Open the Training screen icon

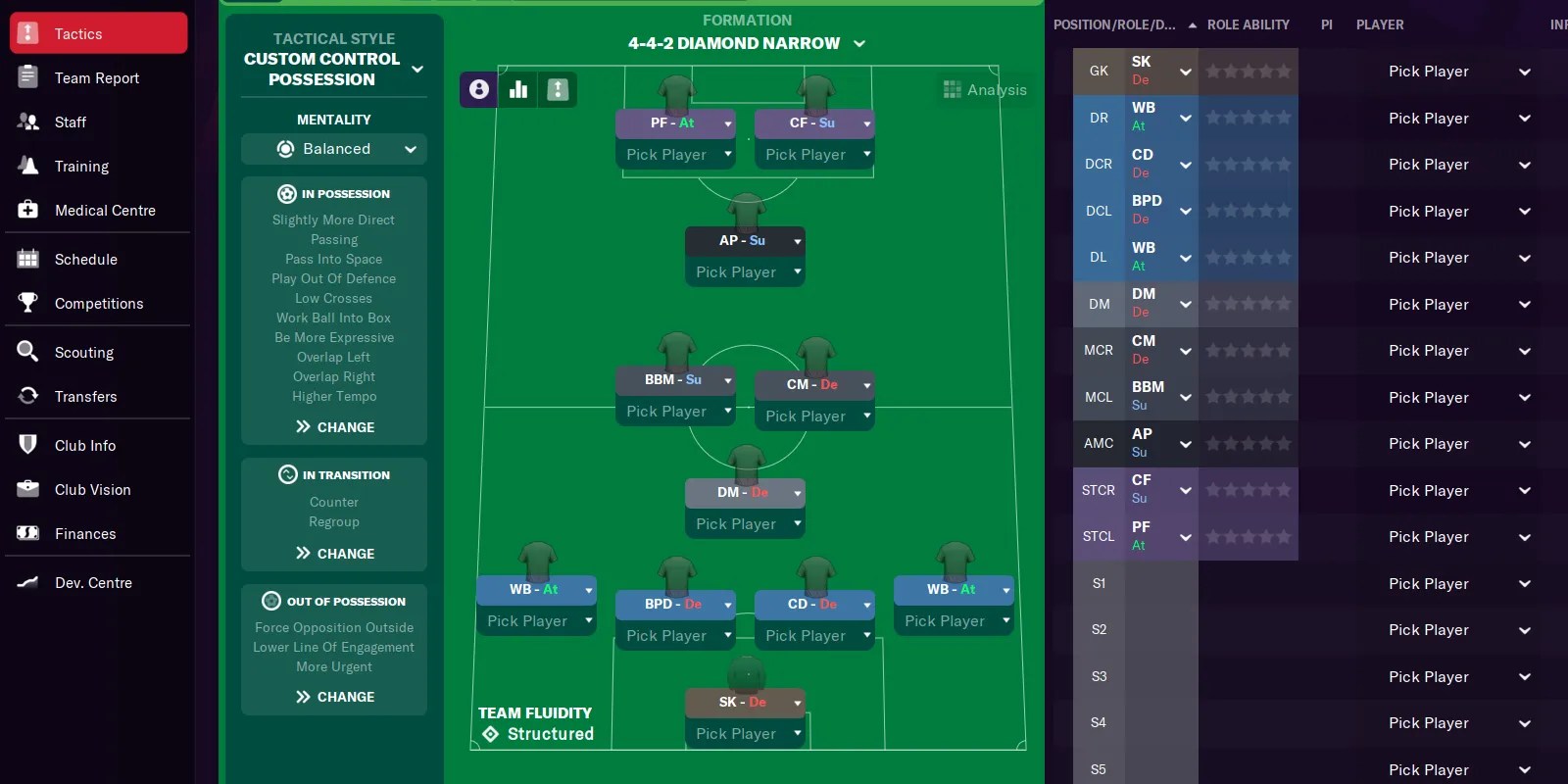pyautogui.click(x=29, y=166)
